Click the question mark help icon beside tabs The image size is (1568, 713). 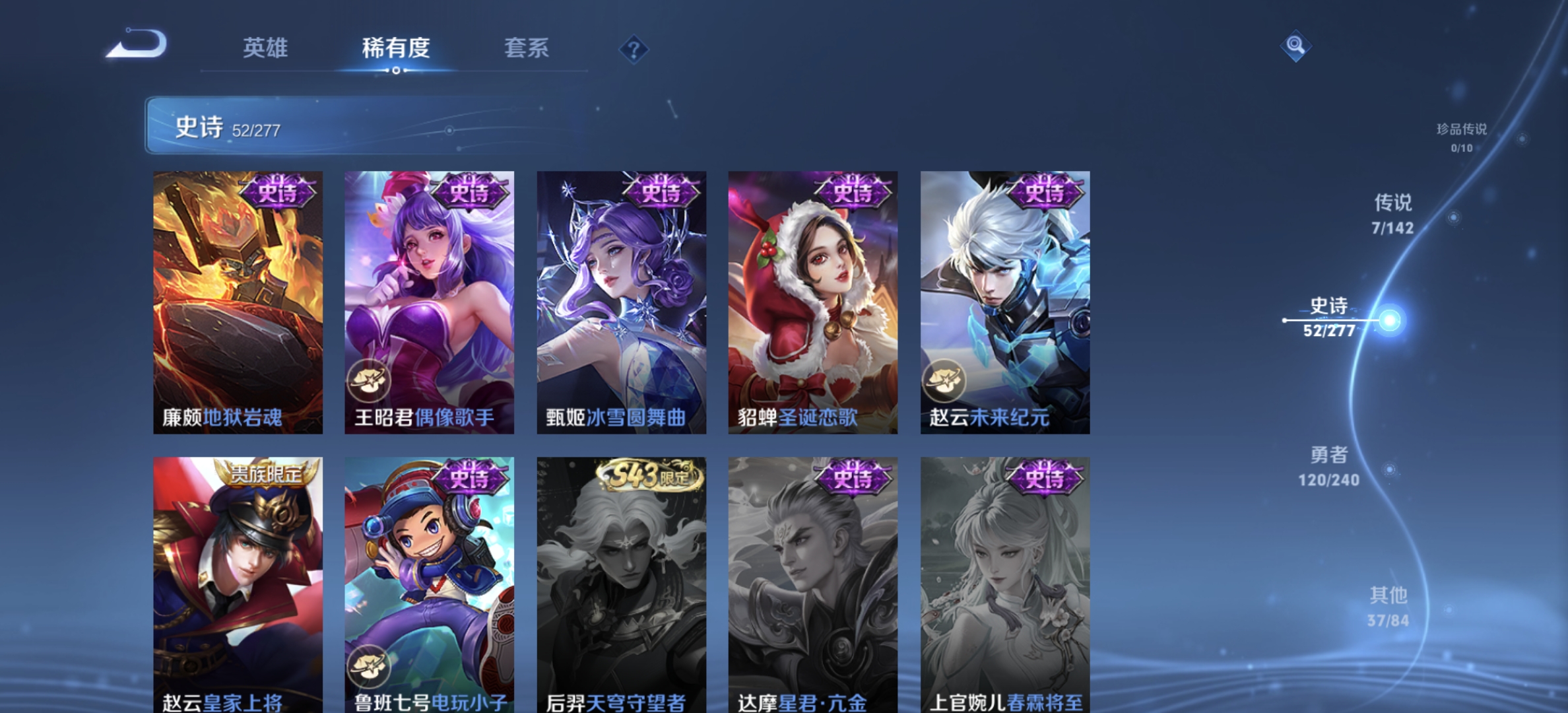coord(633,49)
